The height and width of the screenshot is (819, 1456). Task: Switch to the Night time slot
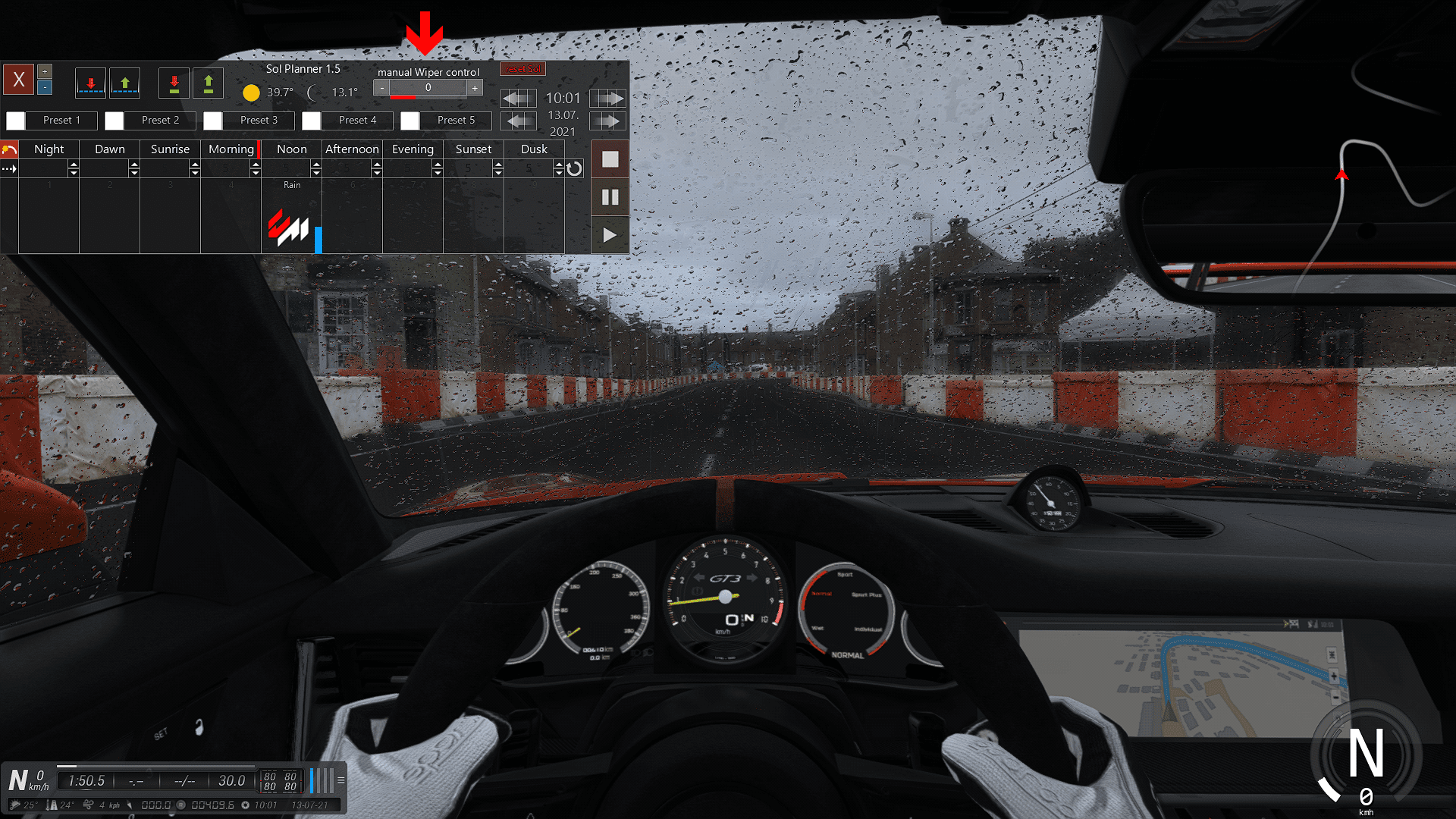(49, 149)
